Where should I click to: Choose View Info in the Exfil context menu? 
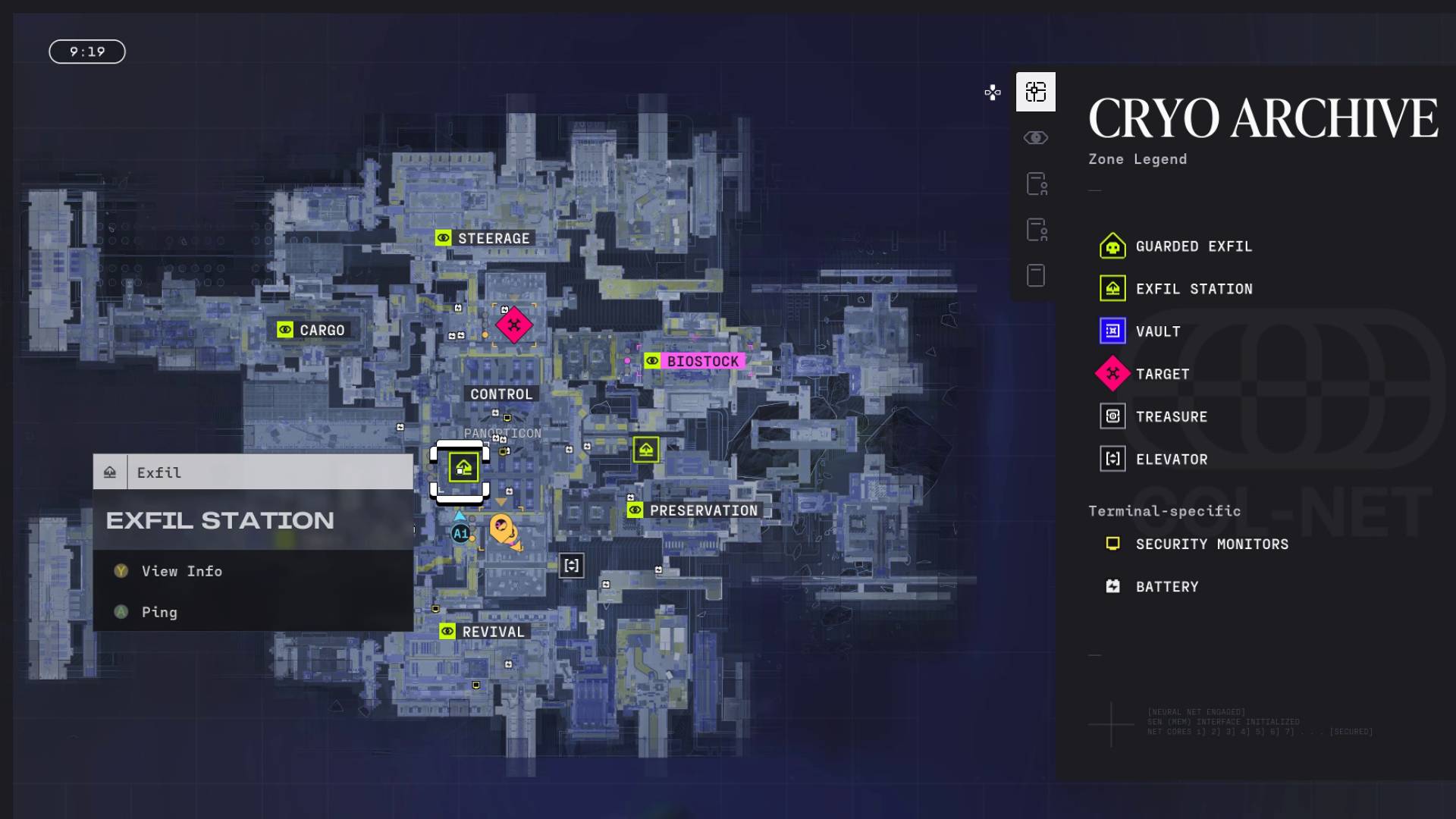(181, 571)
